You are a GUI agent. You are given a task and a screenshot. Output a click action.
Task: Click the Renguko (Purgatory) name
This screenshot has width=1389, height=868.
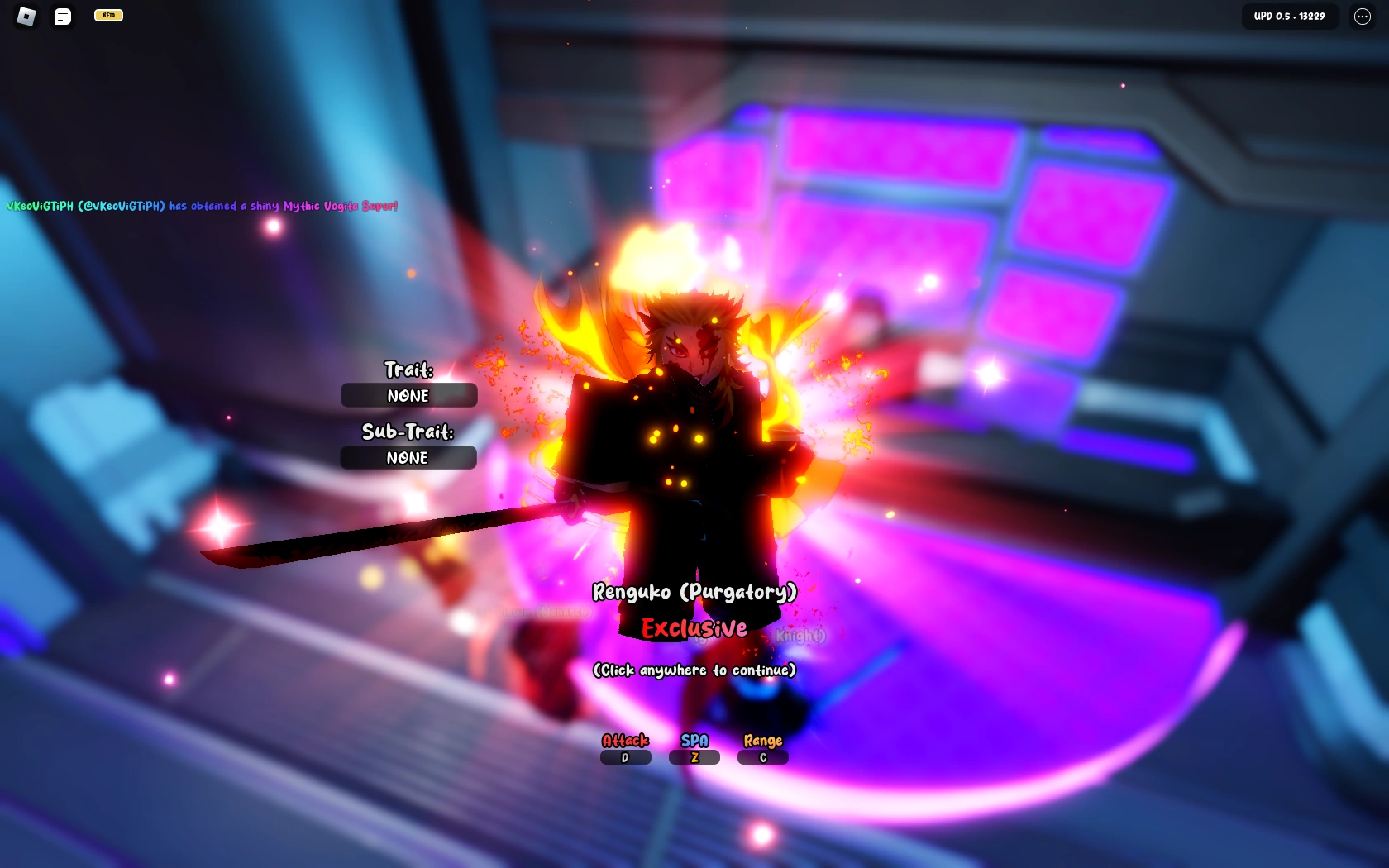click(x=694, y=591)
